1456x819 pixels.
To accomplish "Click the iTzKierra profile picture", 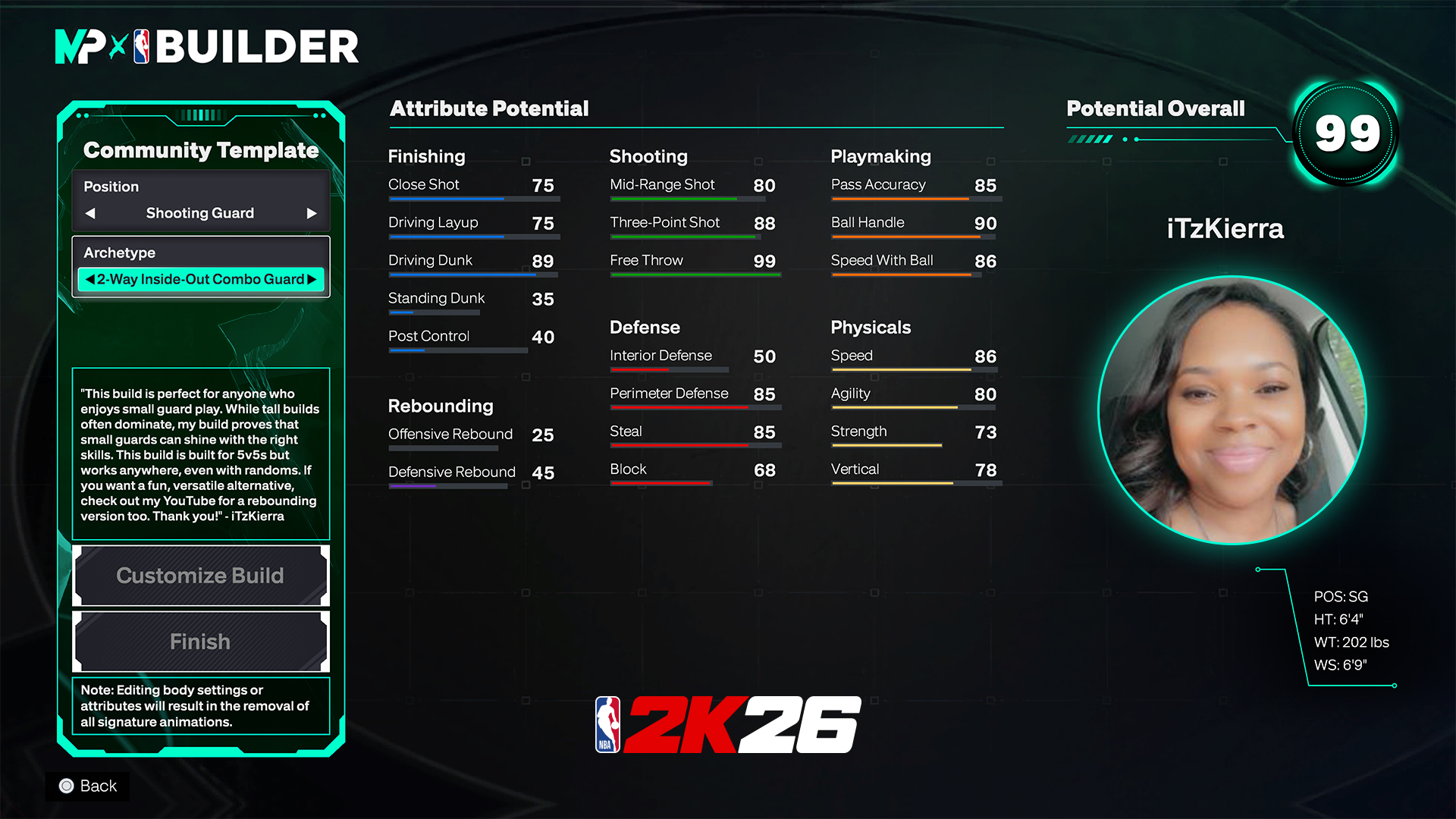I will (1232, 409).
